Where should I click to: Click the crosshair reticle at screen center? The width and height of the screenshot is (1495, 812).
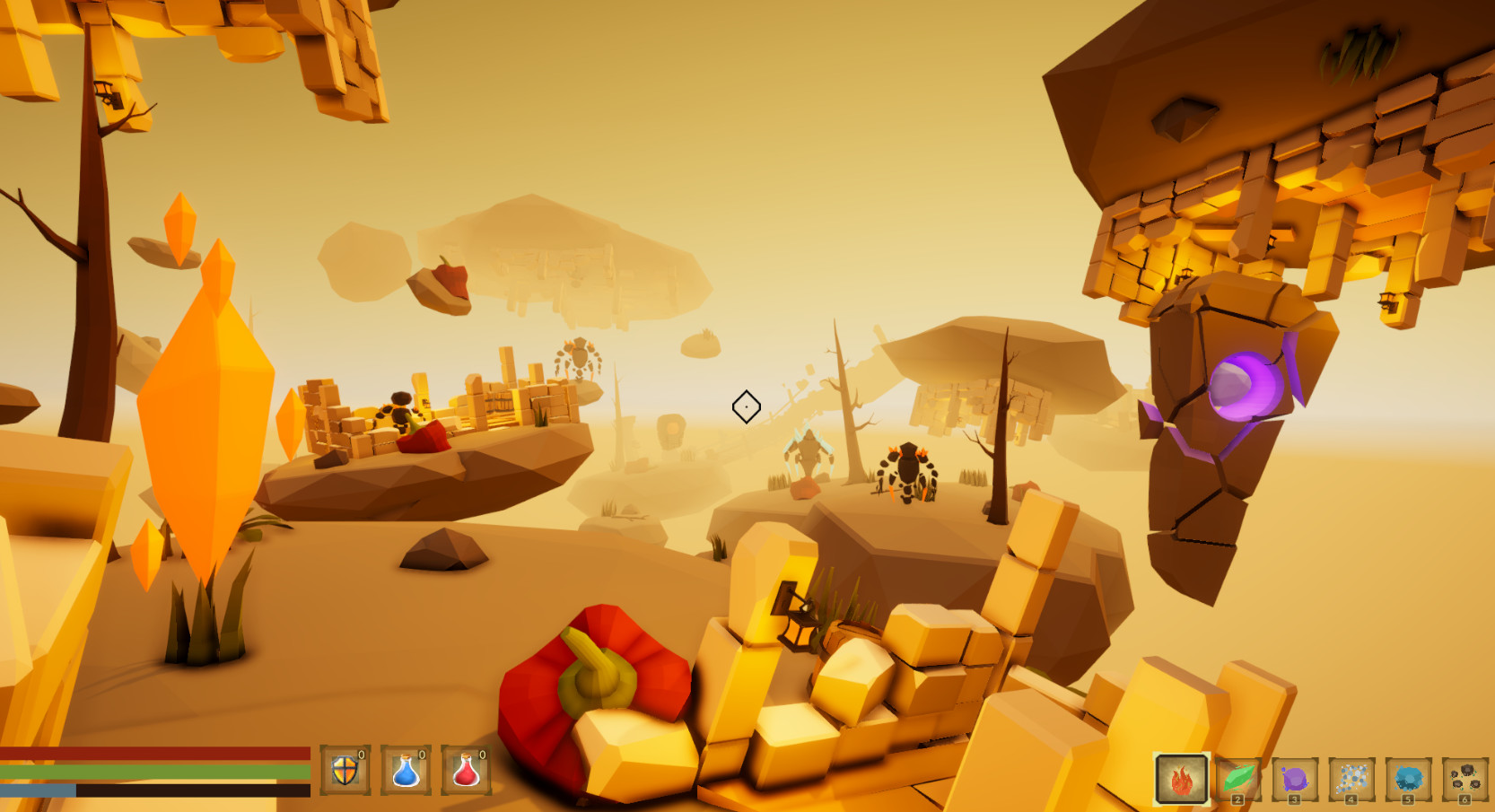click(x=747, y=406)
